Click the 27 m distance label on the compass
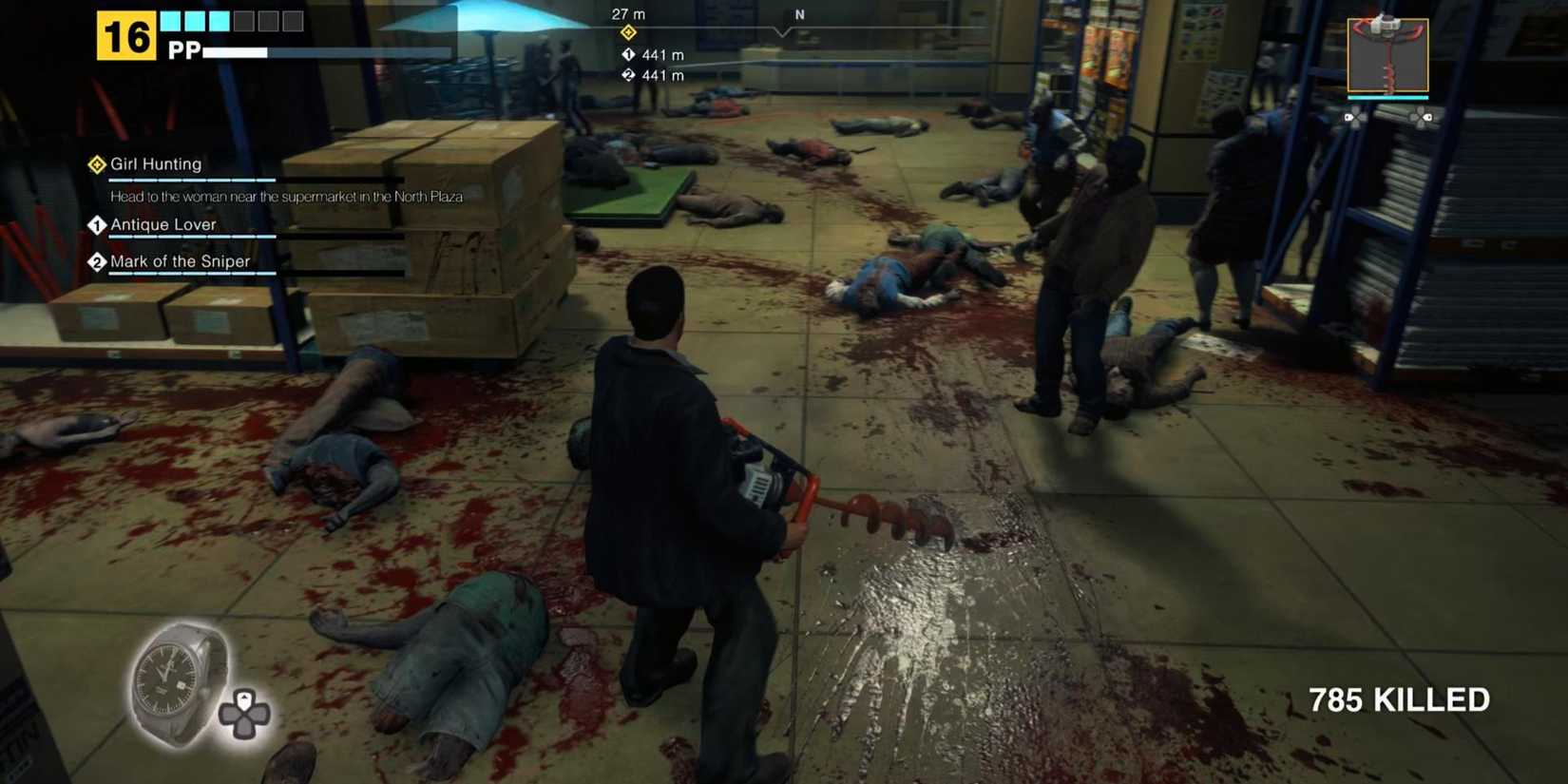Viewport: 1568px width, 784px height. point(626,13)
